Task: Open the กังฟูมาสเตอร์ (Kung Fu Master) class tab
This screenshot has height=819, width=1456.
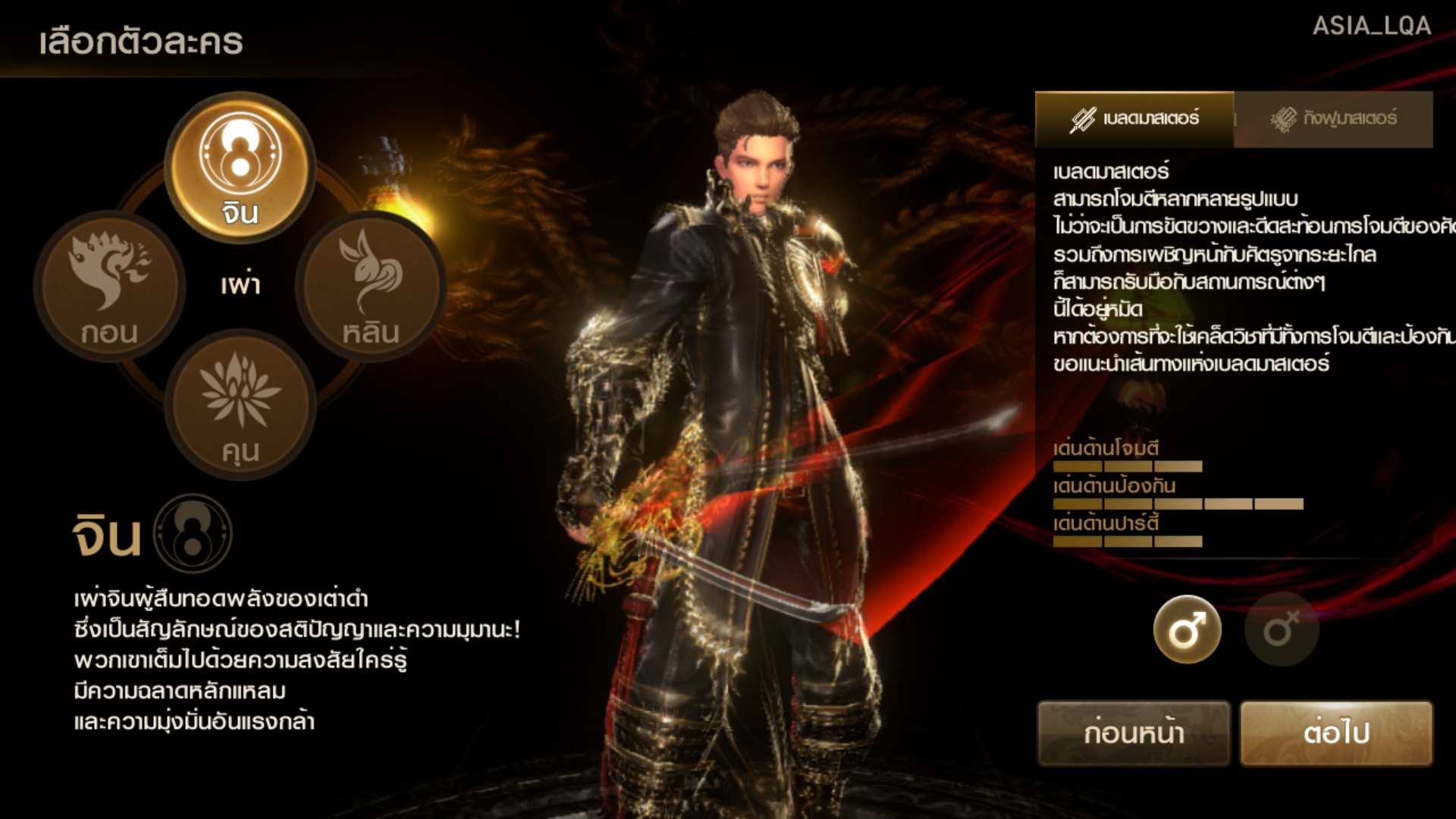Action: click(1333, 119)
